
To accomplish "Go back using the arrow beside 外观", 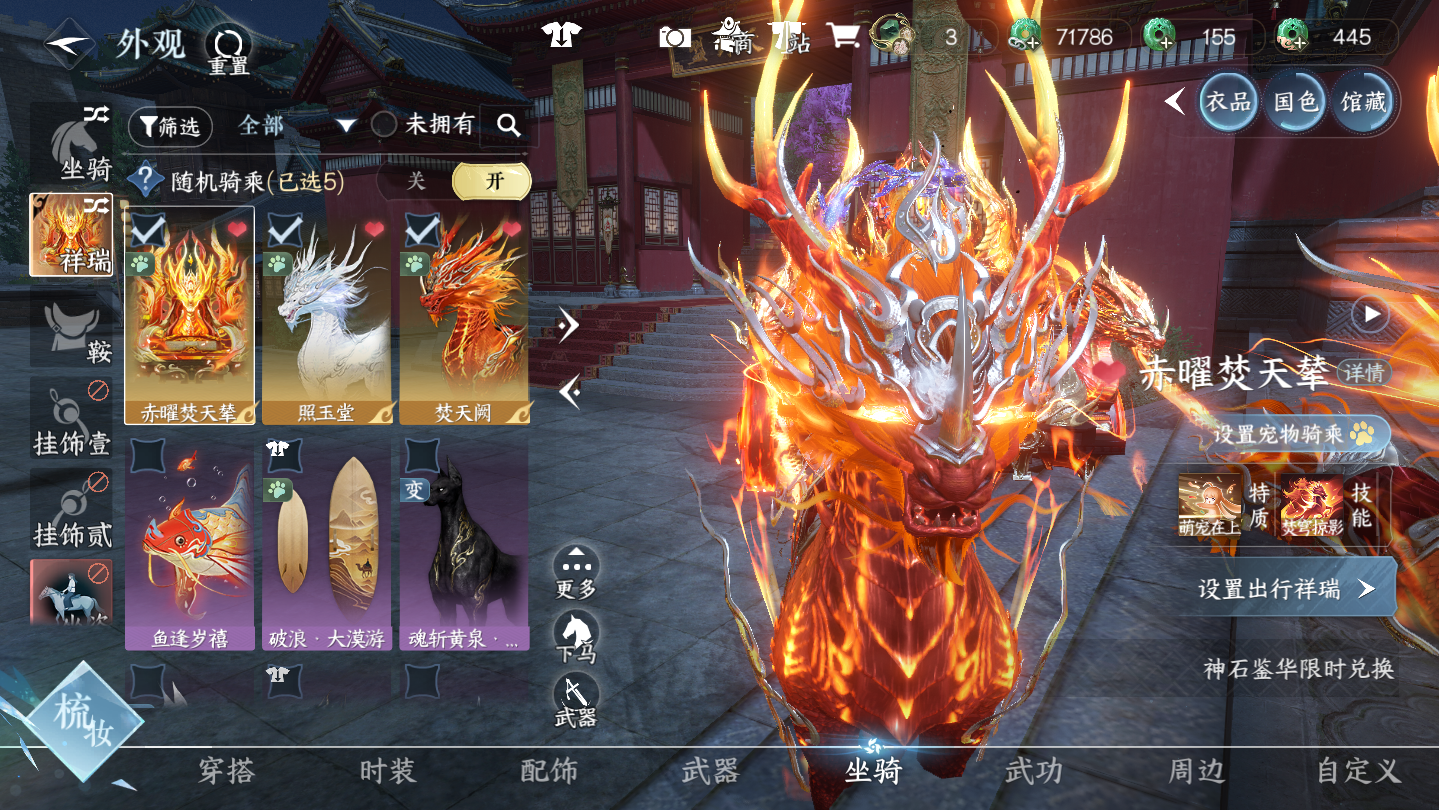I will coord(68,44).
